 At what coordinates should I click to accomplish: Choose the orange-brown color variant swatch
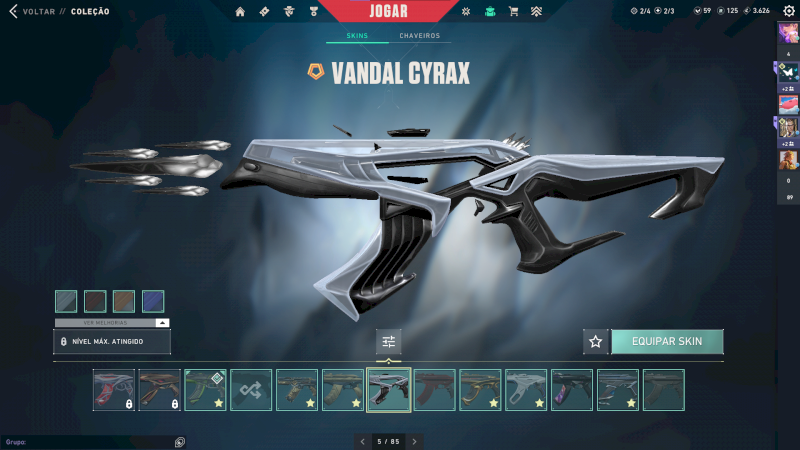point(124,301)
